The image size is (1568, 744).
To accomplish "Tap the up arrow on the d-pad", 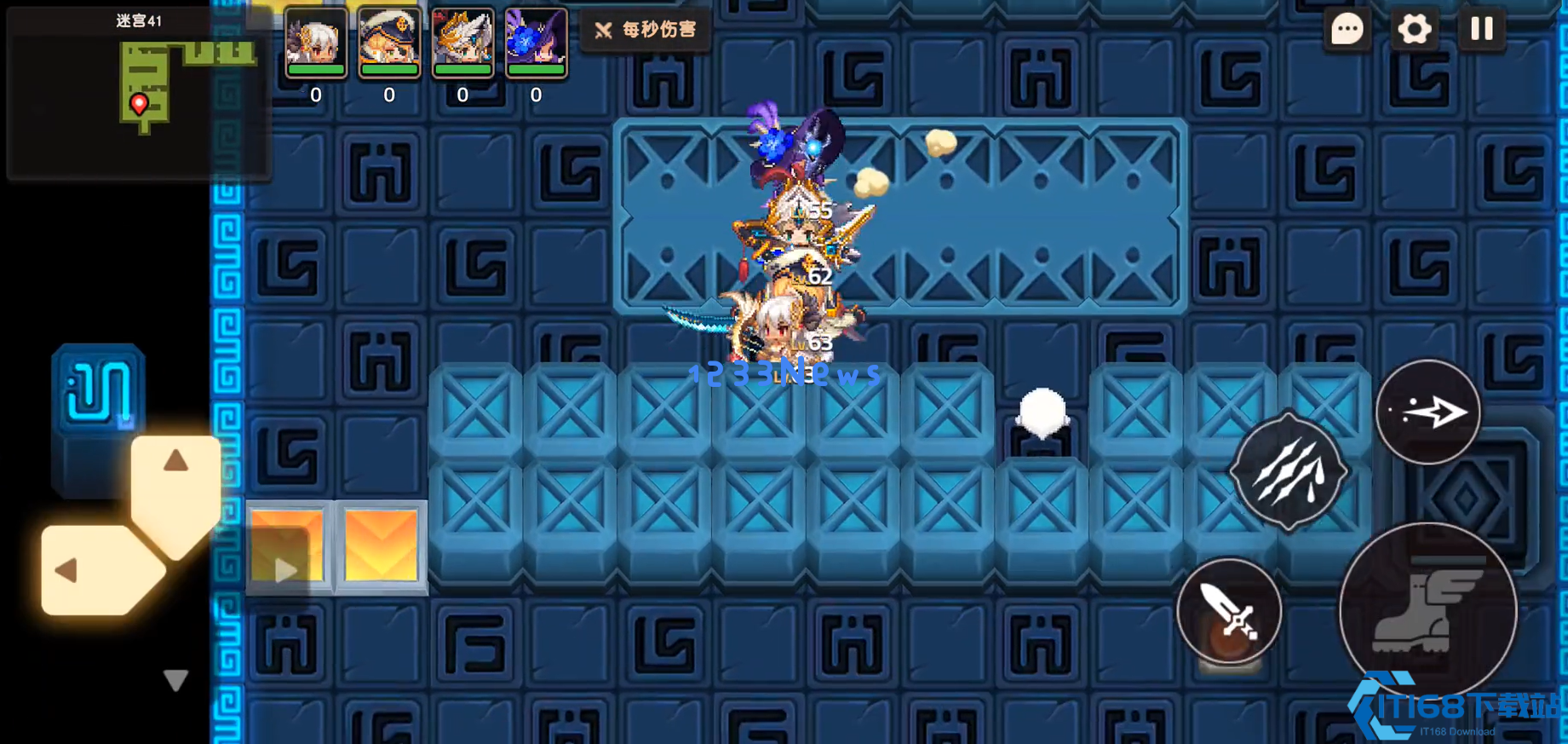I will [175, 463].
